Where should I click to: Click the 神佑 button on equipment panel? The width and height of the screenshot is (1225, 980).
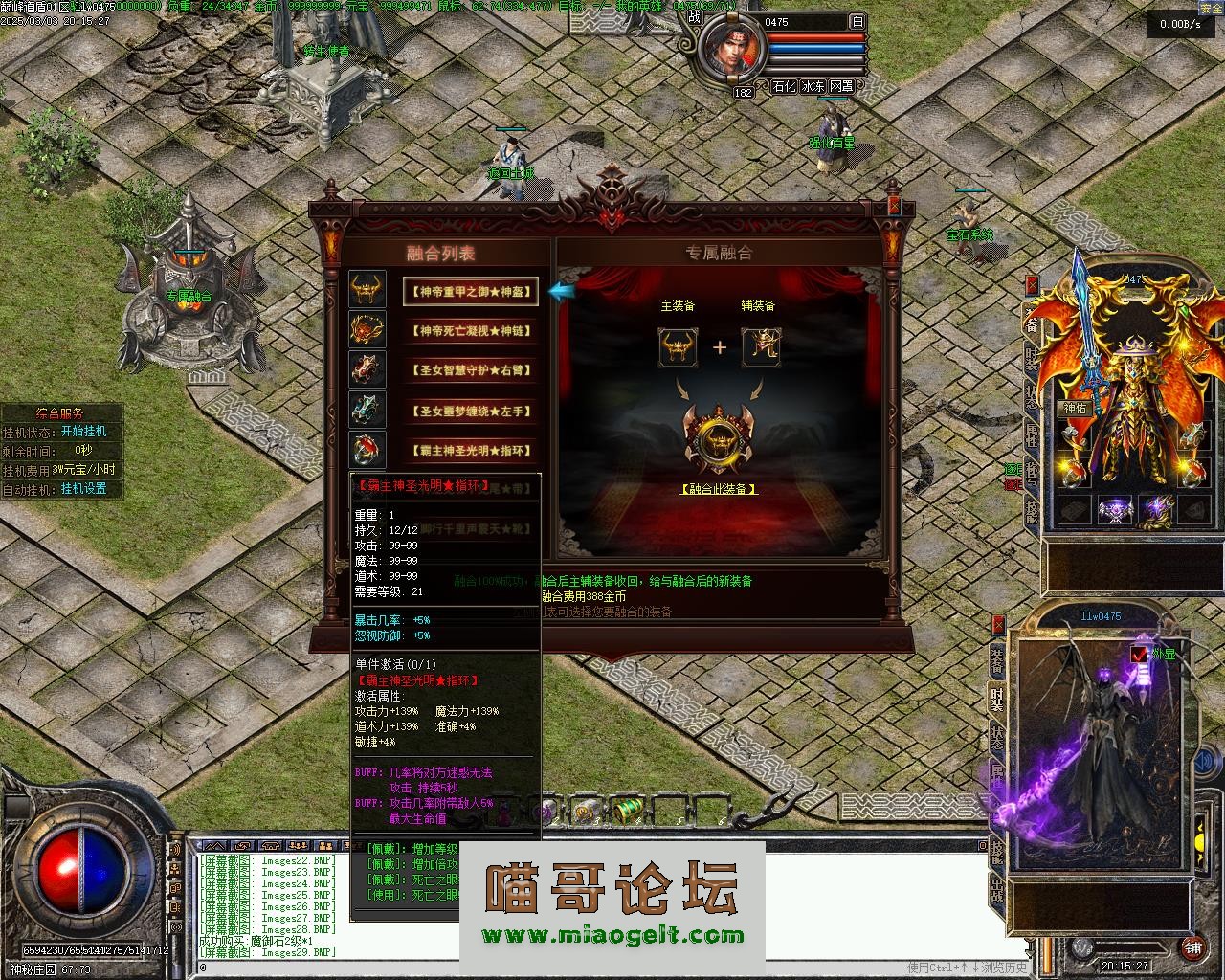tap(1075, 409)
